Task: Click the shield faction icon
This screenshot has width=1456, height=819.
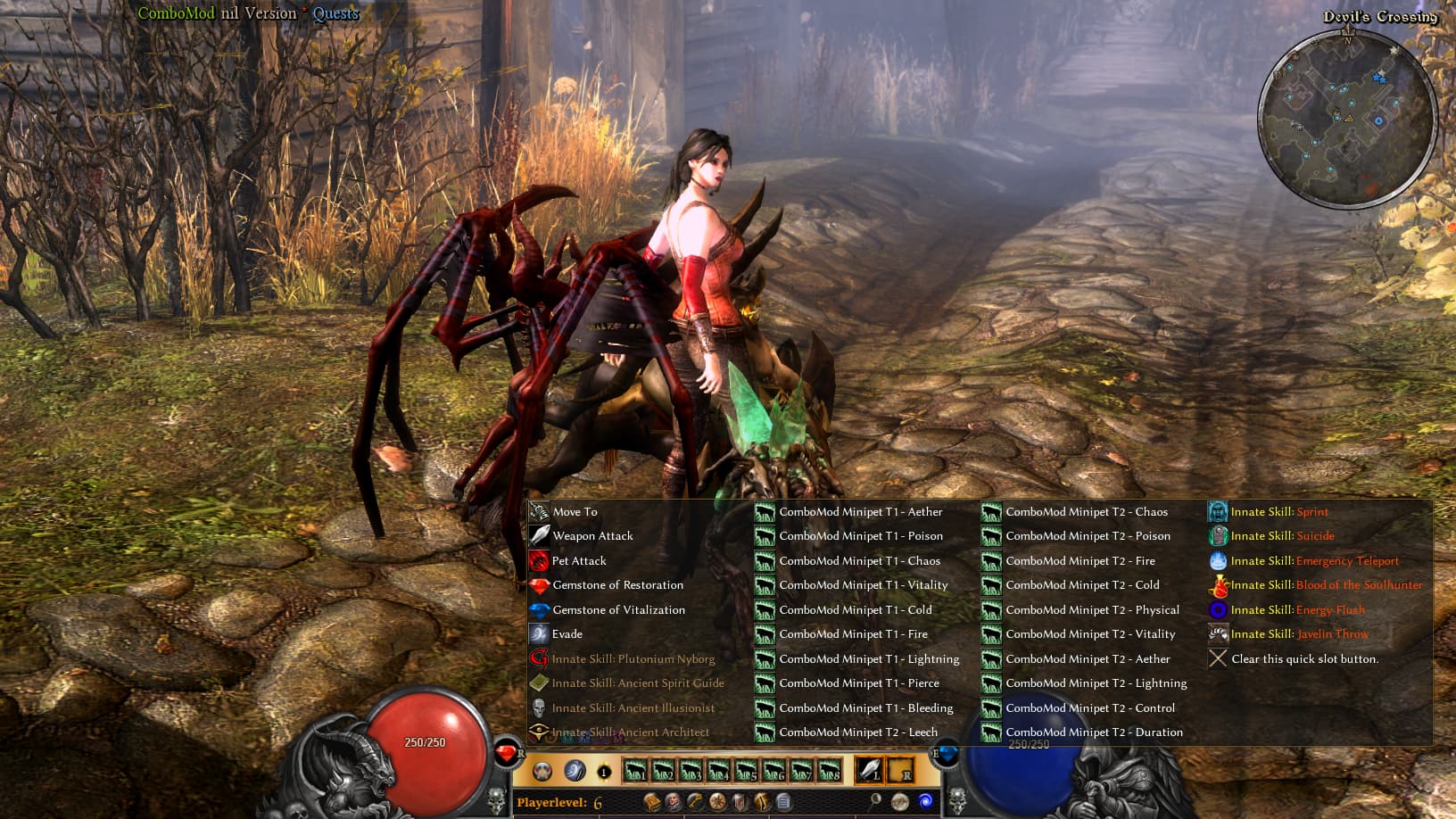Action: click(x=740, y=801)
